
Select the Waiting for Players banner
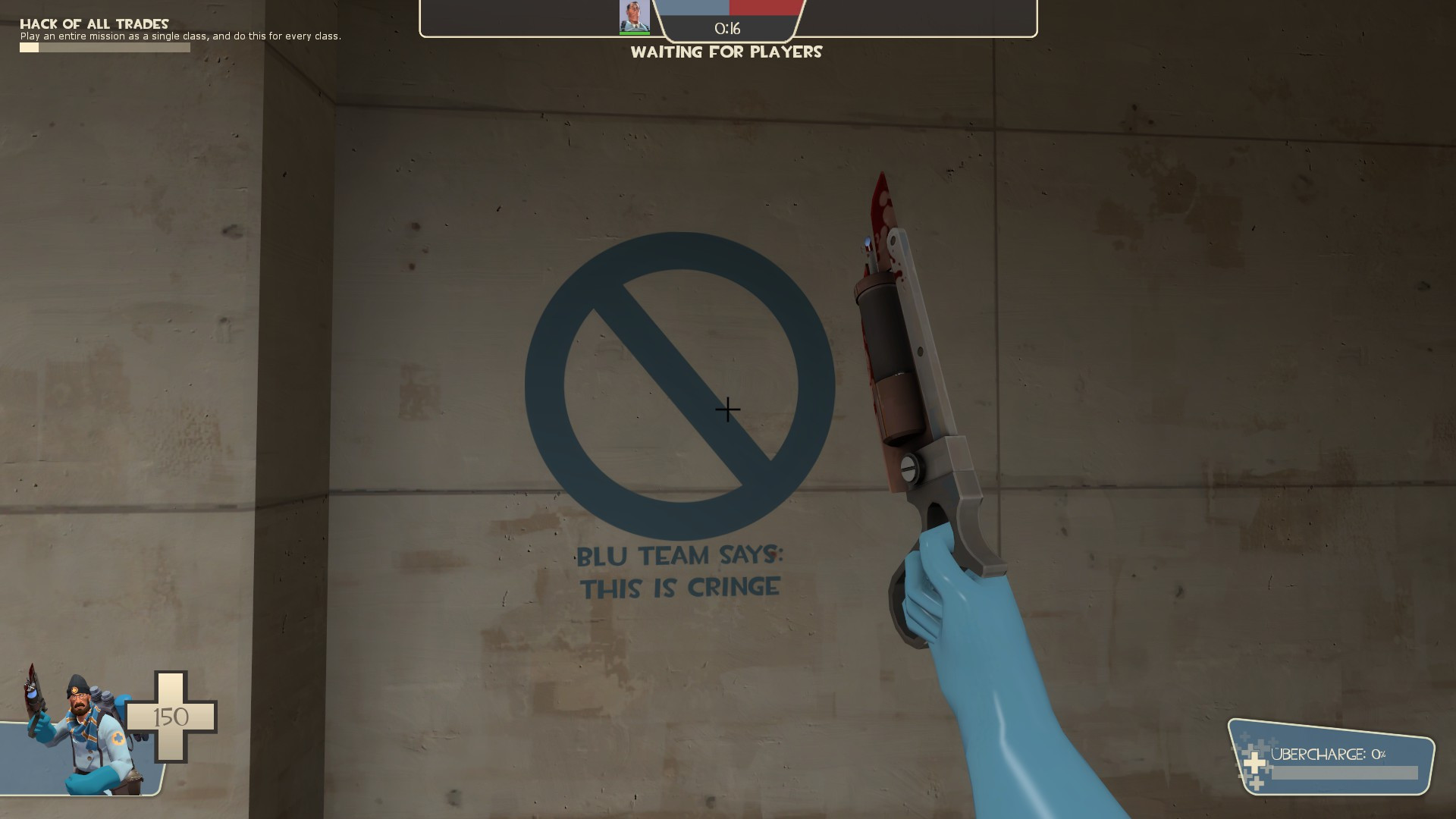coord(726,53)
